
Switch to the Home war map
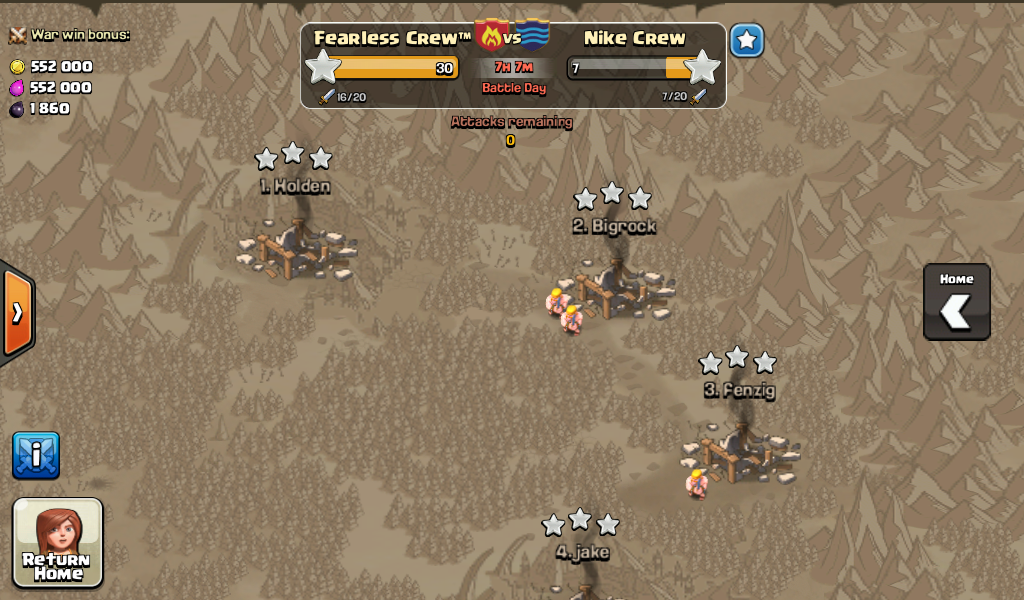click(x=956, y=302)
